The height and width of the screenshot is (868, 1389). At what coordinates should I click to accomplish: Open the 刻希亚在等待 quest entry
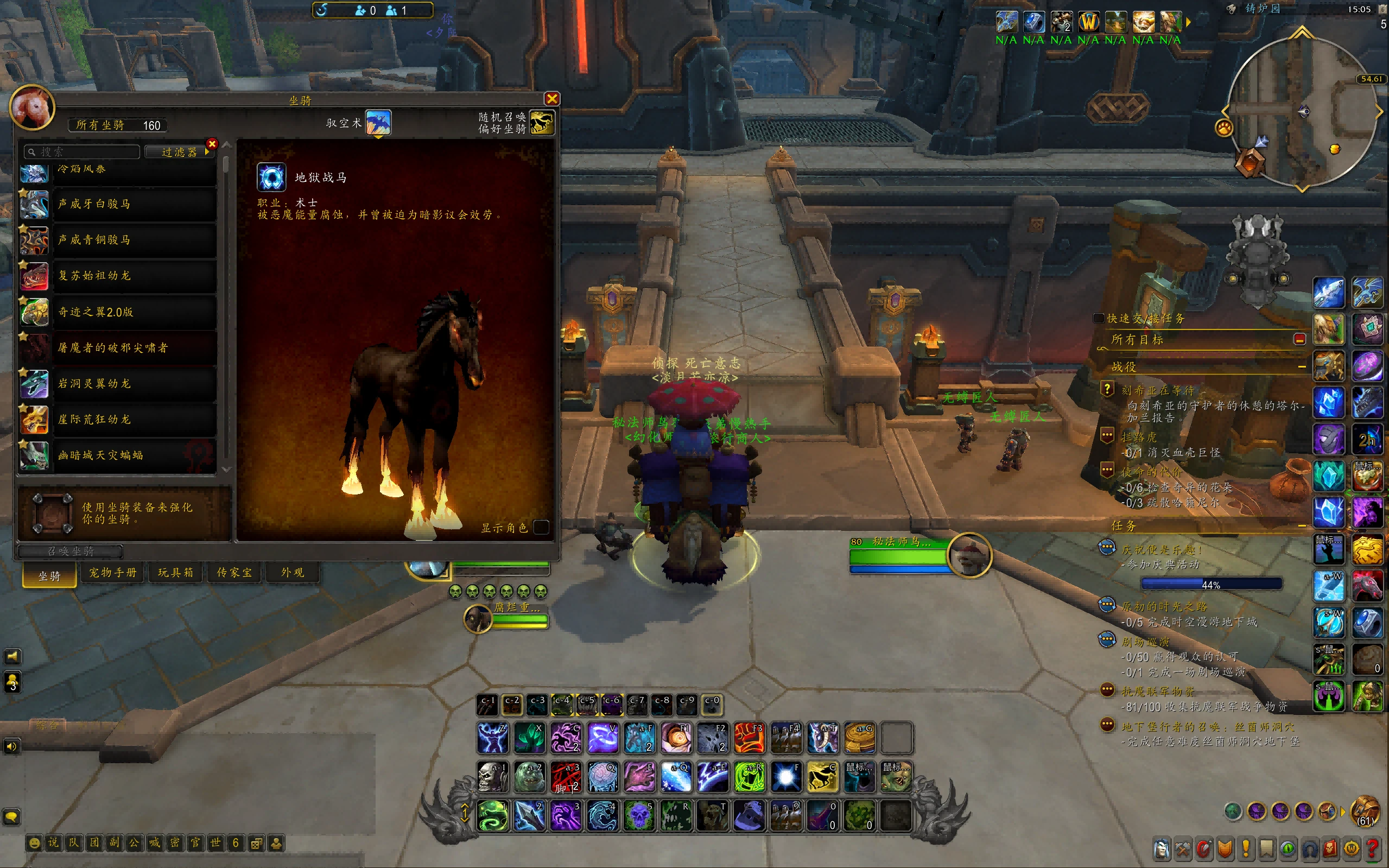1158,390
